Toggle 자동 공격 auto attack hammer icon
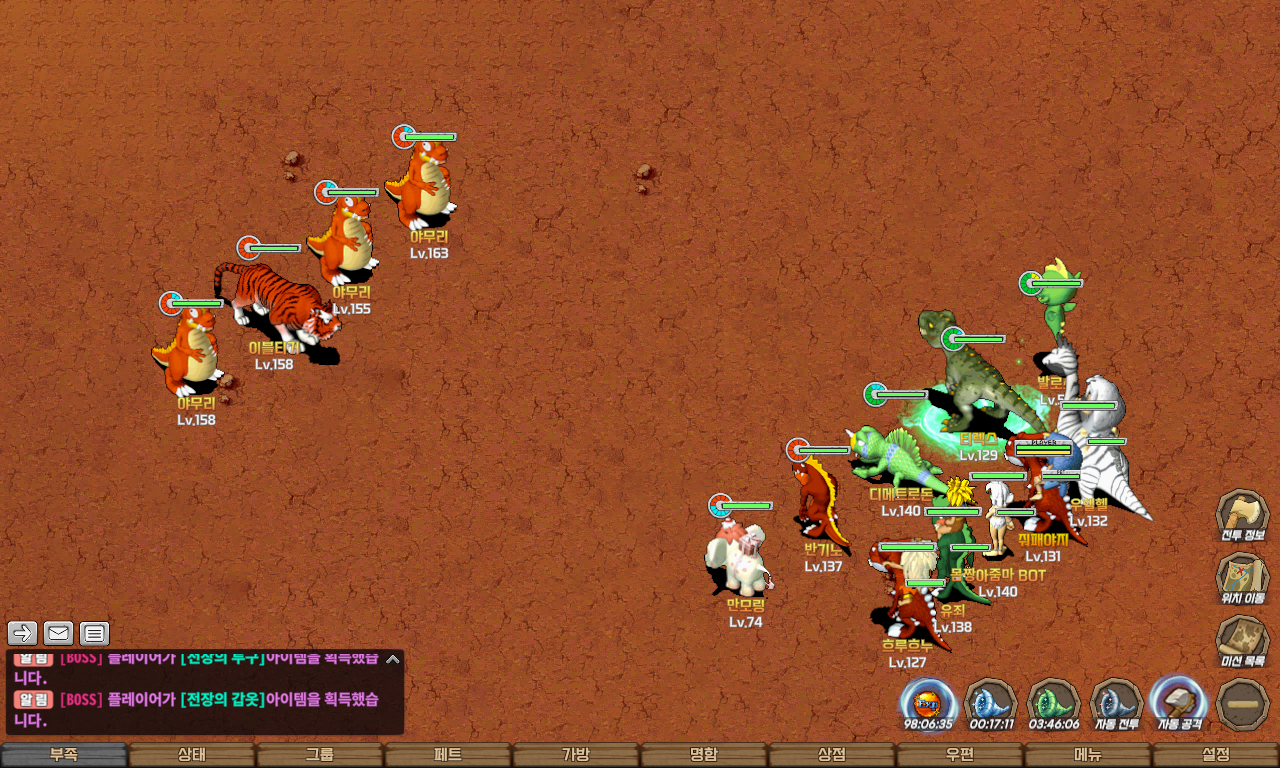The image size is (1280, 768). point(1178,703)
